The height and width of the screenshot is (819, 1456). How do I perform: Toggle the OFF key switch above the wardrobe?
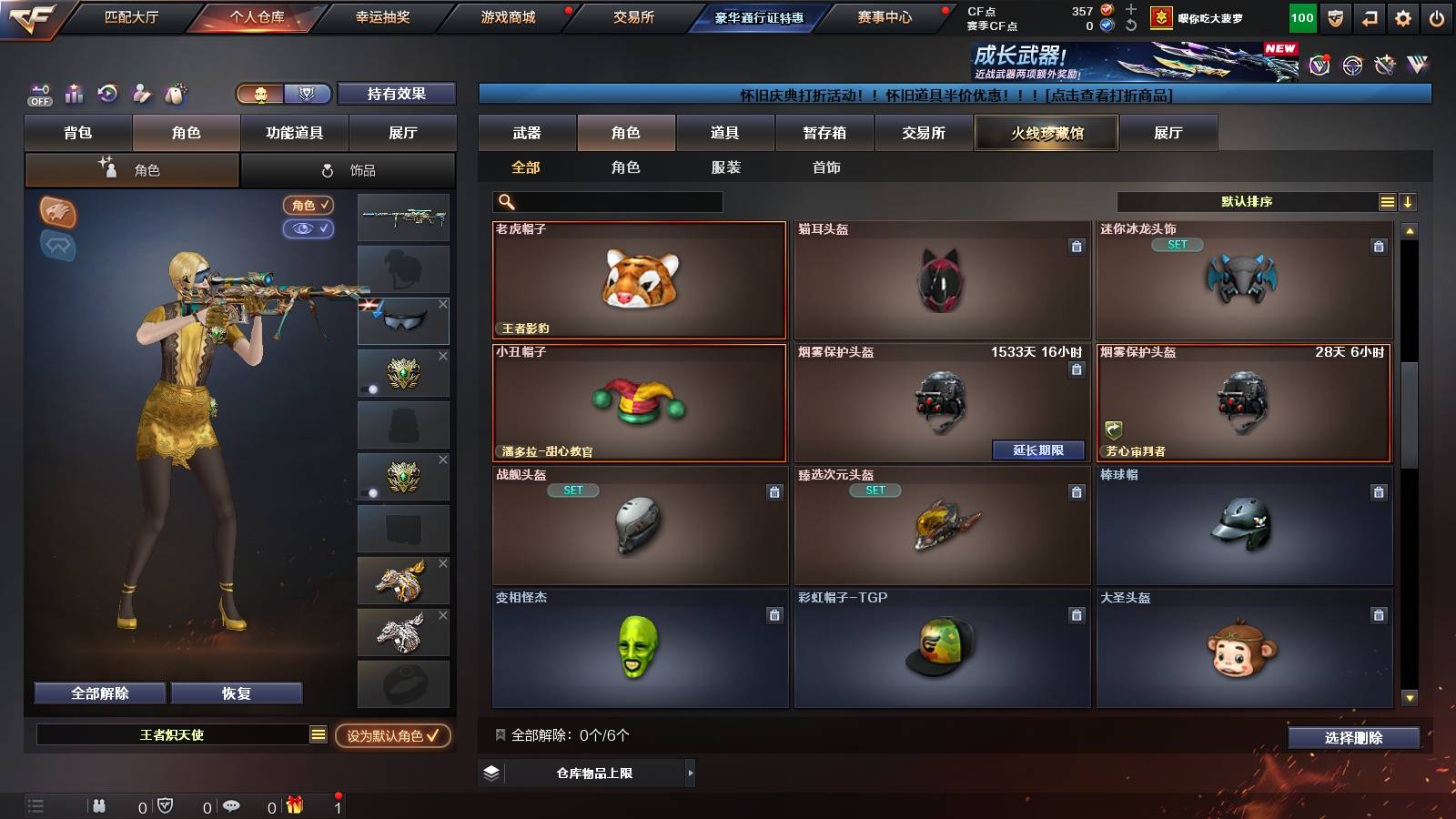(39, 94)
